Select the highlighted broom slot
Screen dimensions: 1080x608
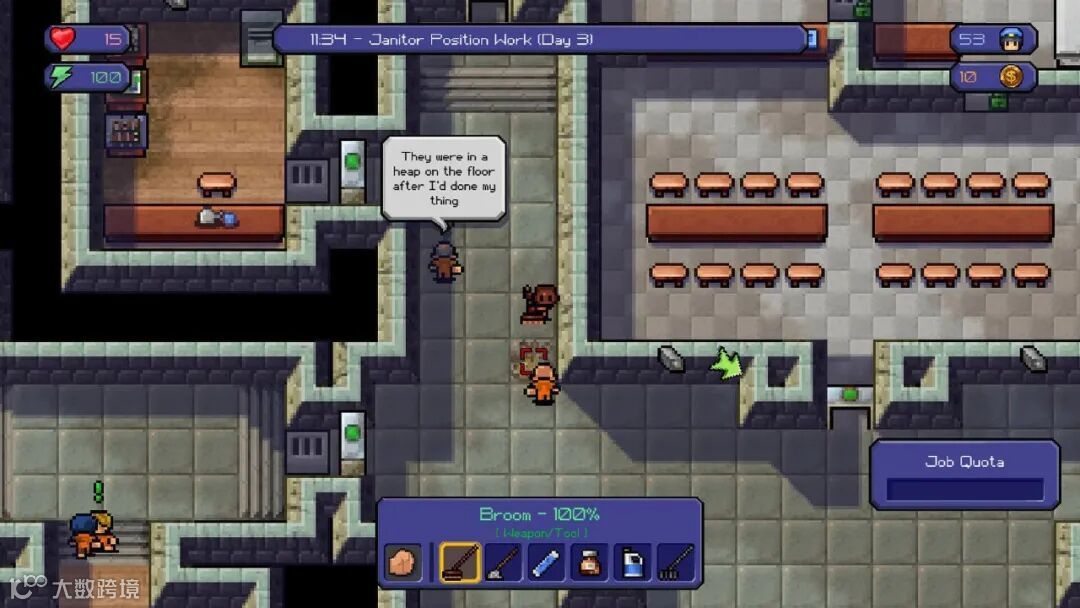(x=460, y=562)
